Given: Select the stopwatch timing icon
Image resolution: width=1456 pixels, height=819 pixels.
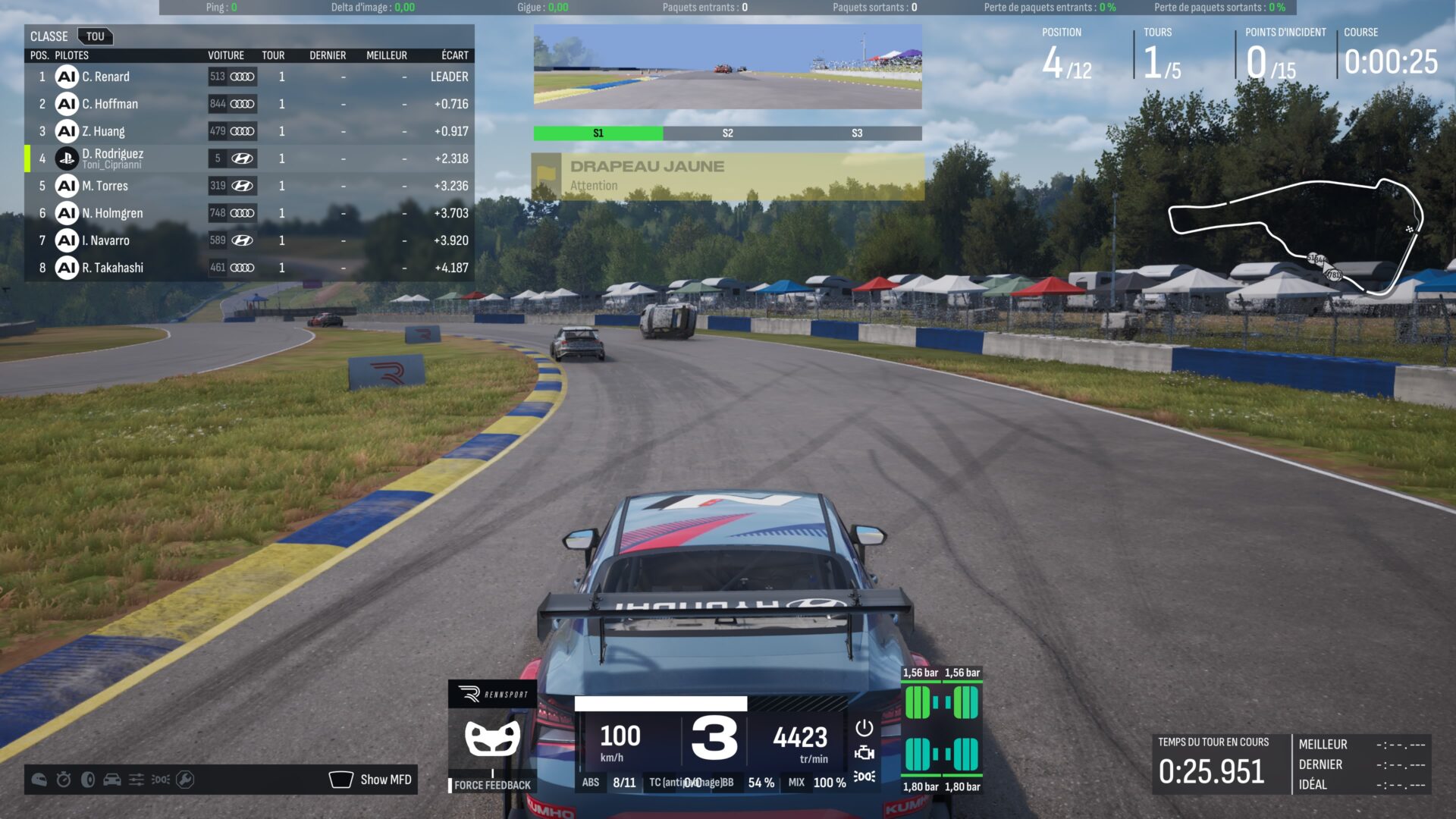Looking at the screenshot, I should (64, 780).
